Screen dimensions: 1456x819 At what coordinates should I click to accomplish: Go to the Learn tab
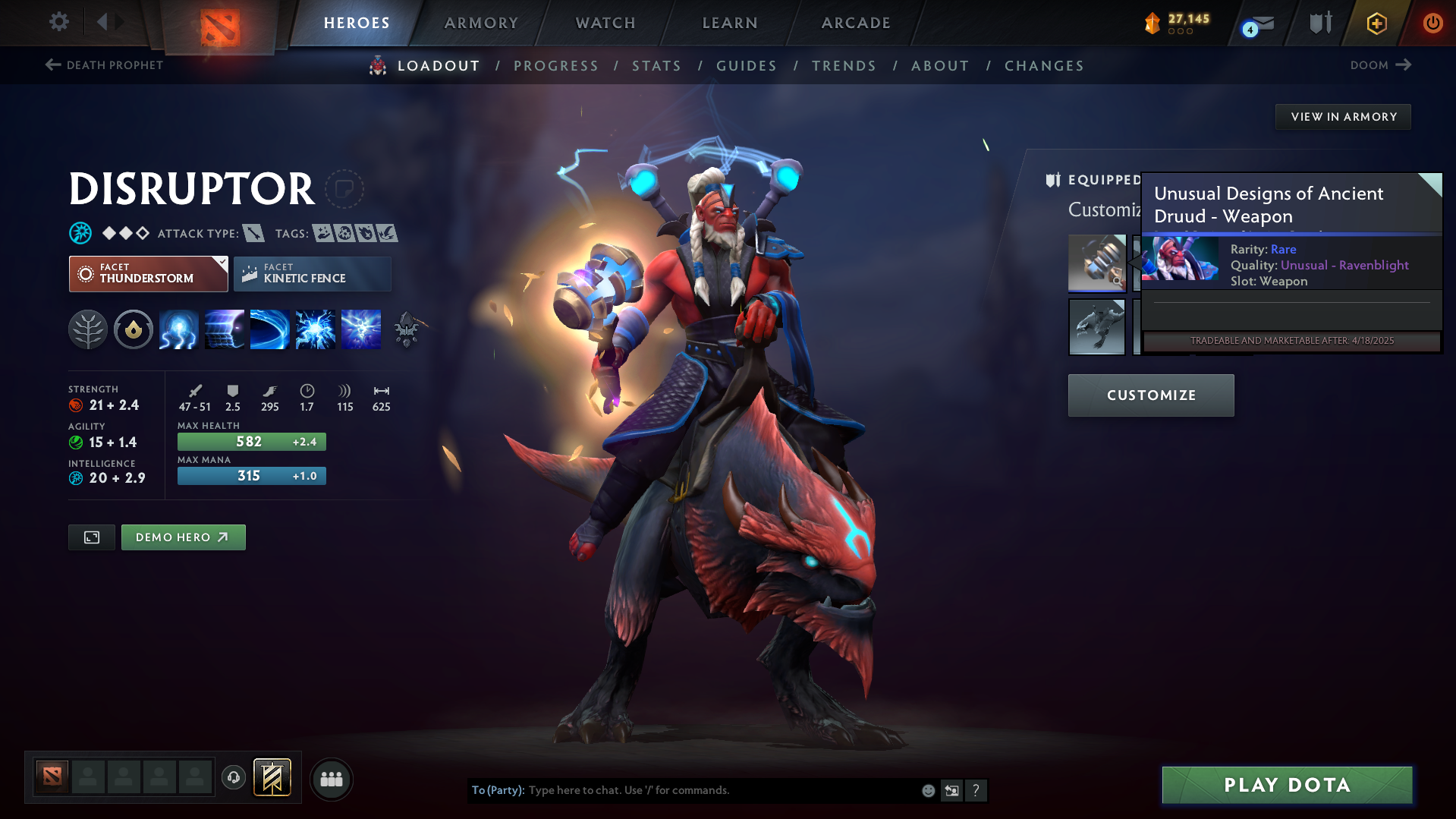coord(730,23)
